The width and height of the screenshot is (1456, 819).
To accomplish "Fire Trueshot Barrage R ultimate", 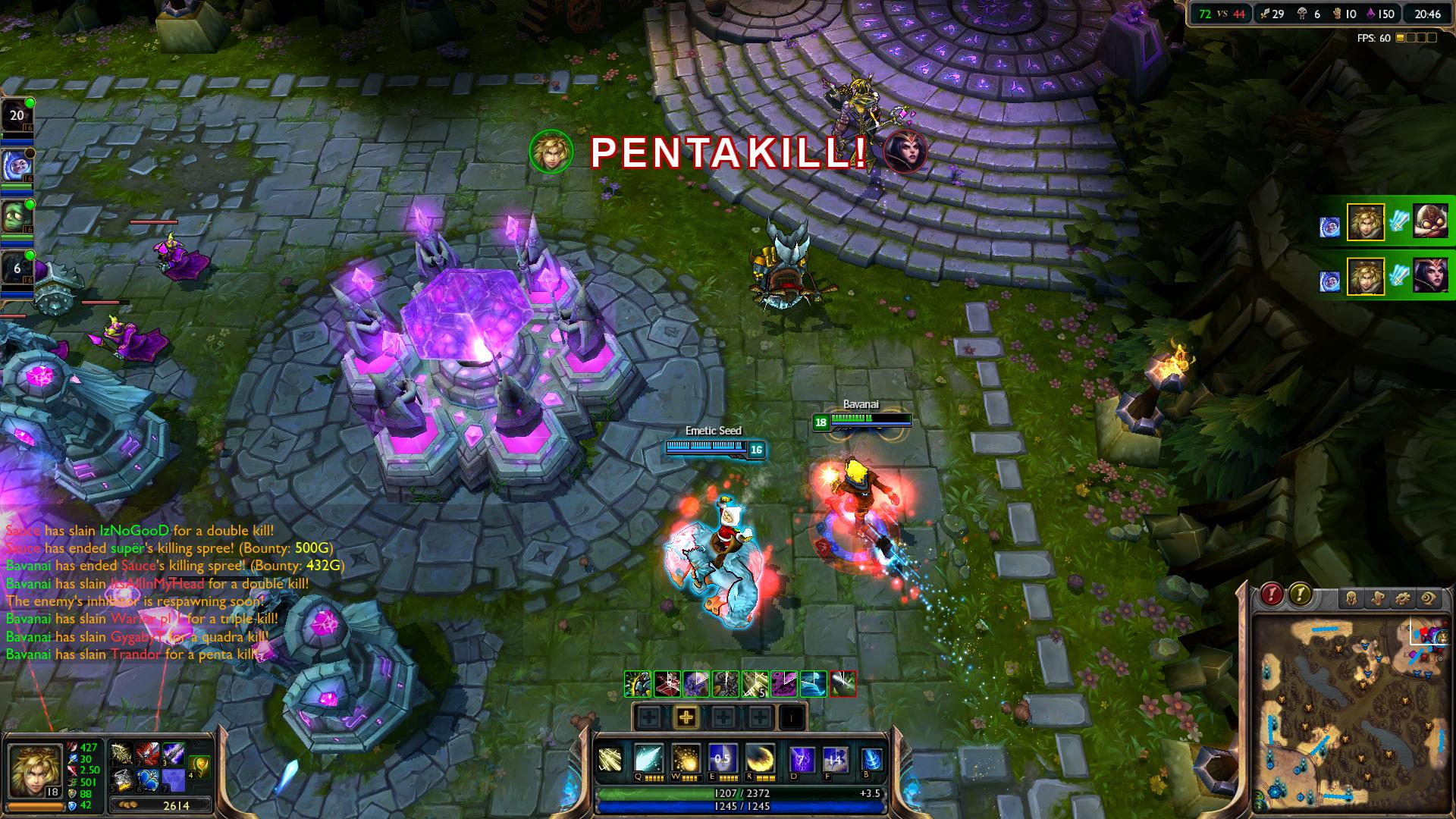I will pyautogui.click(x=760, y=758).
